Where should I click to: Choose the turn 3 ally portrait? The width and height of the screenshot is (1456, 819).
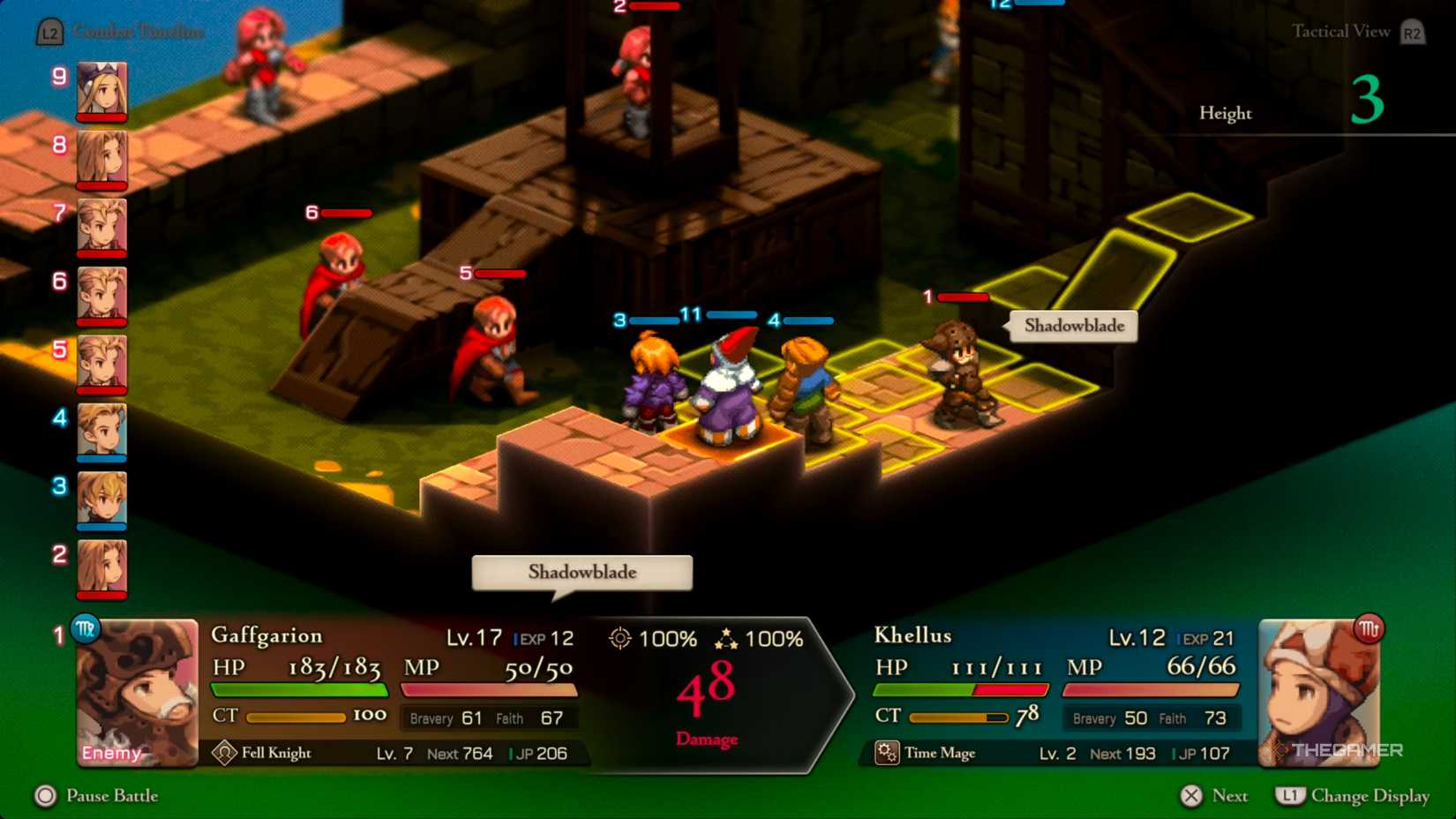101,499
